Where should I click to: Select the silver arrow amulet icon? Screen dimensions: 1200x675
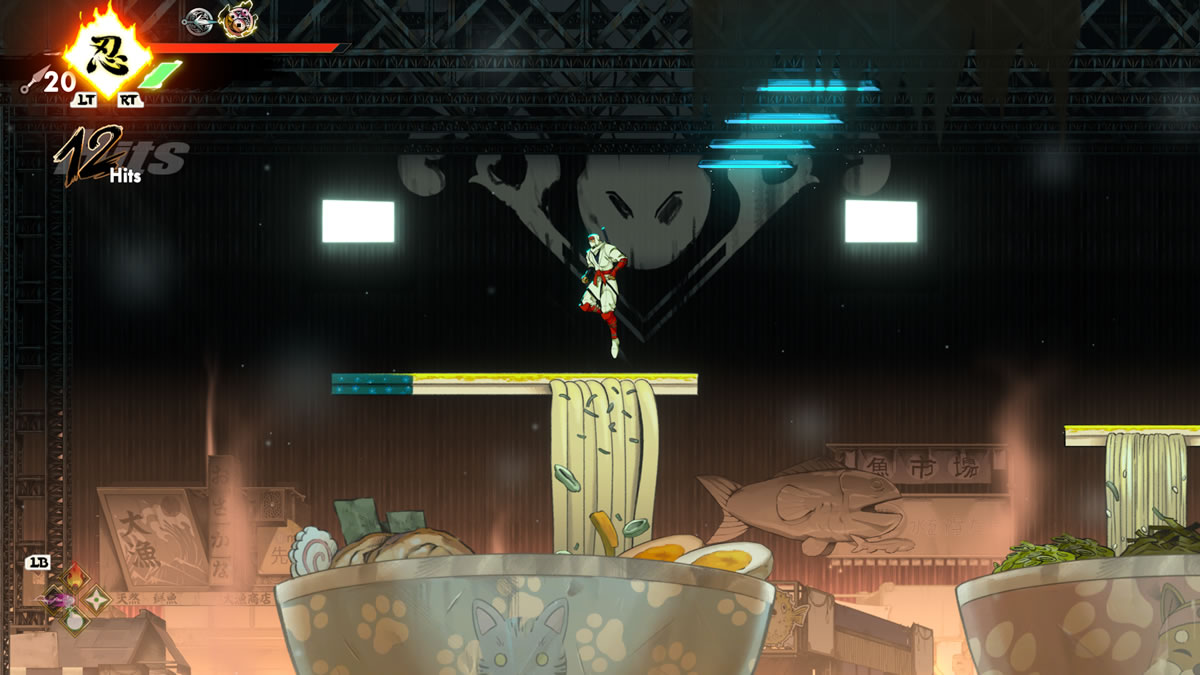tap(200, 19)
